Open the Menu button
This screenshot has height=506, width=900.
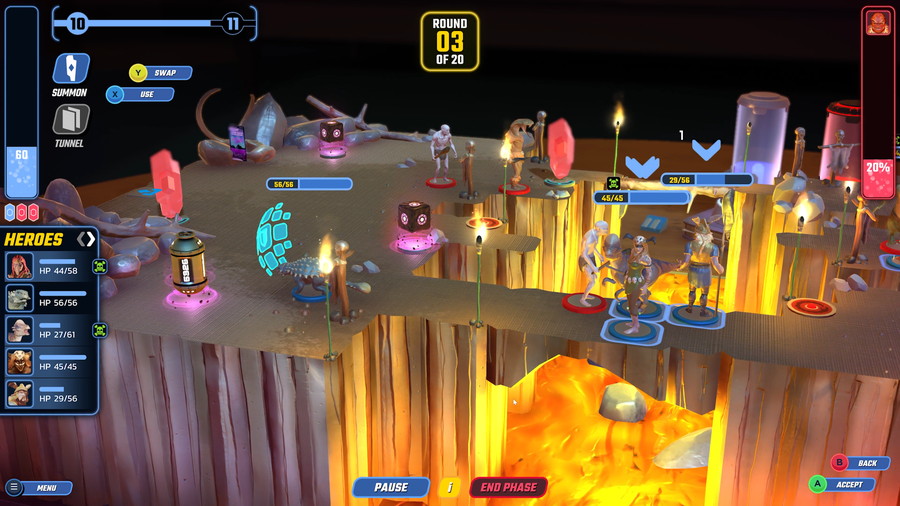coord(40,488)
